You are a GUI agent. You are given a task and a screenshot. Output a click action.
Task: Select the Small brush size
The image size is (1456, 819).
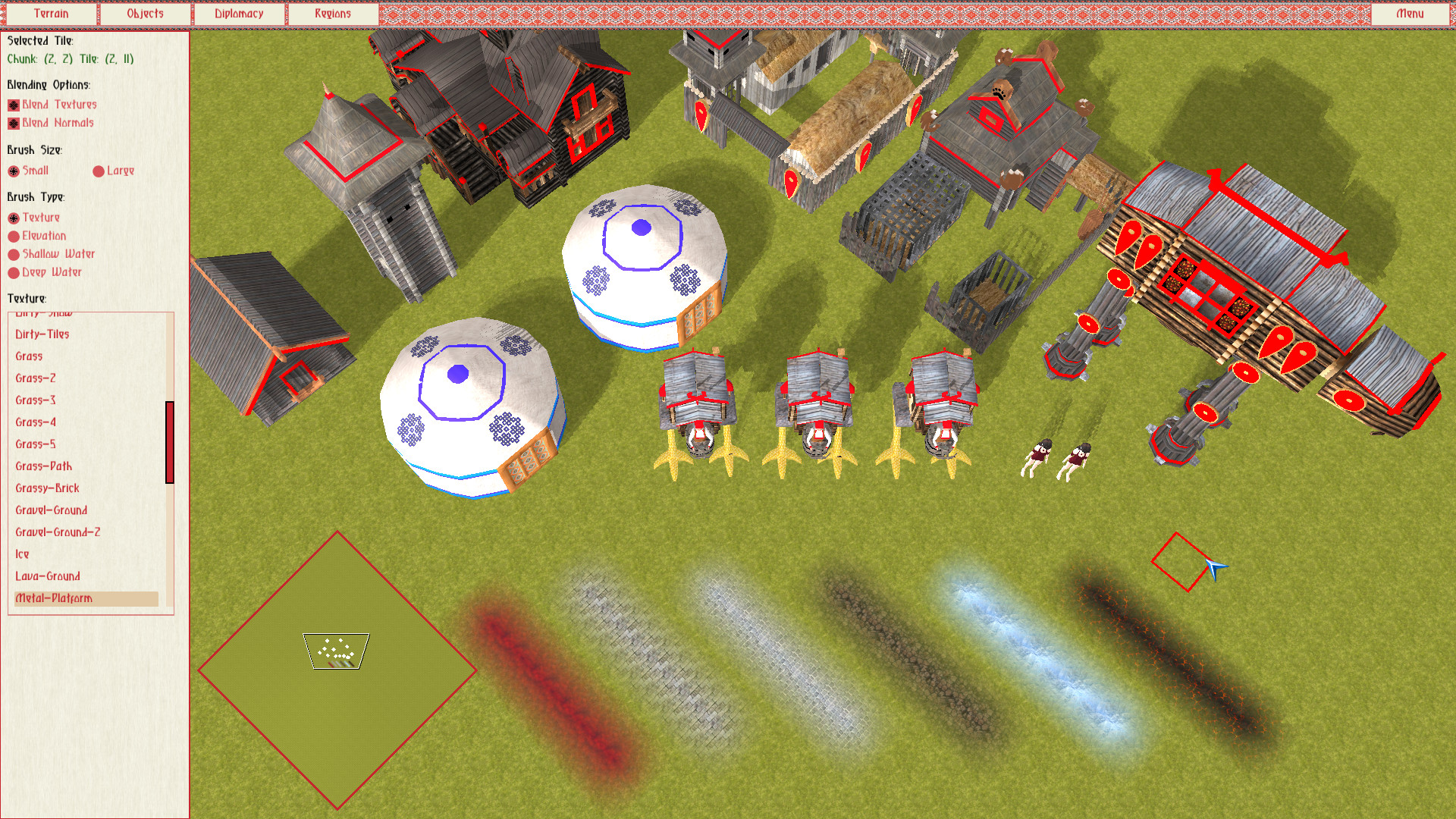pyautogui.click(x=13, y=171)
